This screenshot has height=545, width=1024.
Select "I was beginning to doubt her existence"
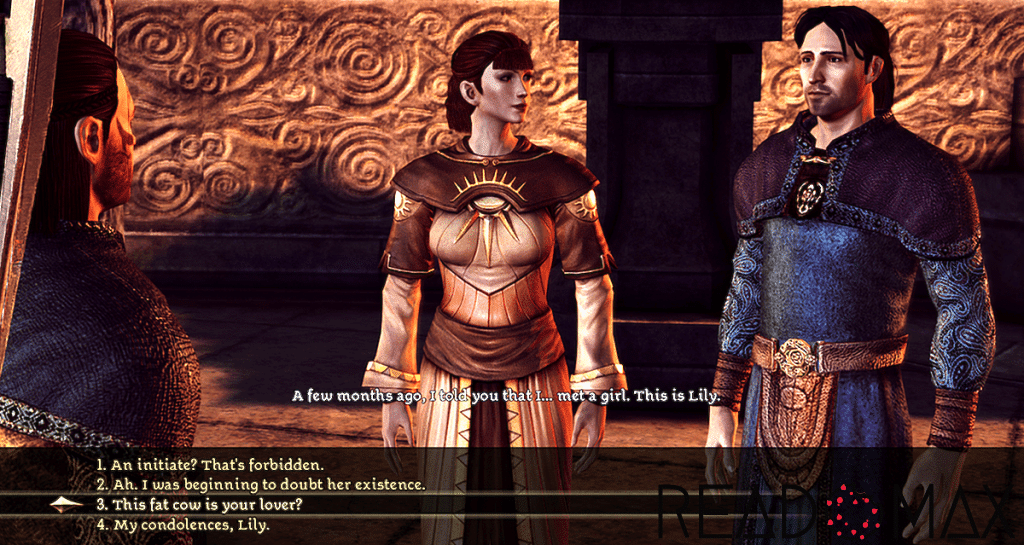coord(260,485)
